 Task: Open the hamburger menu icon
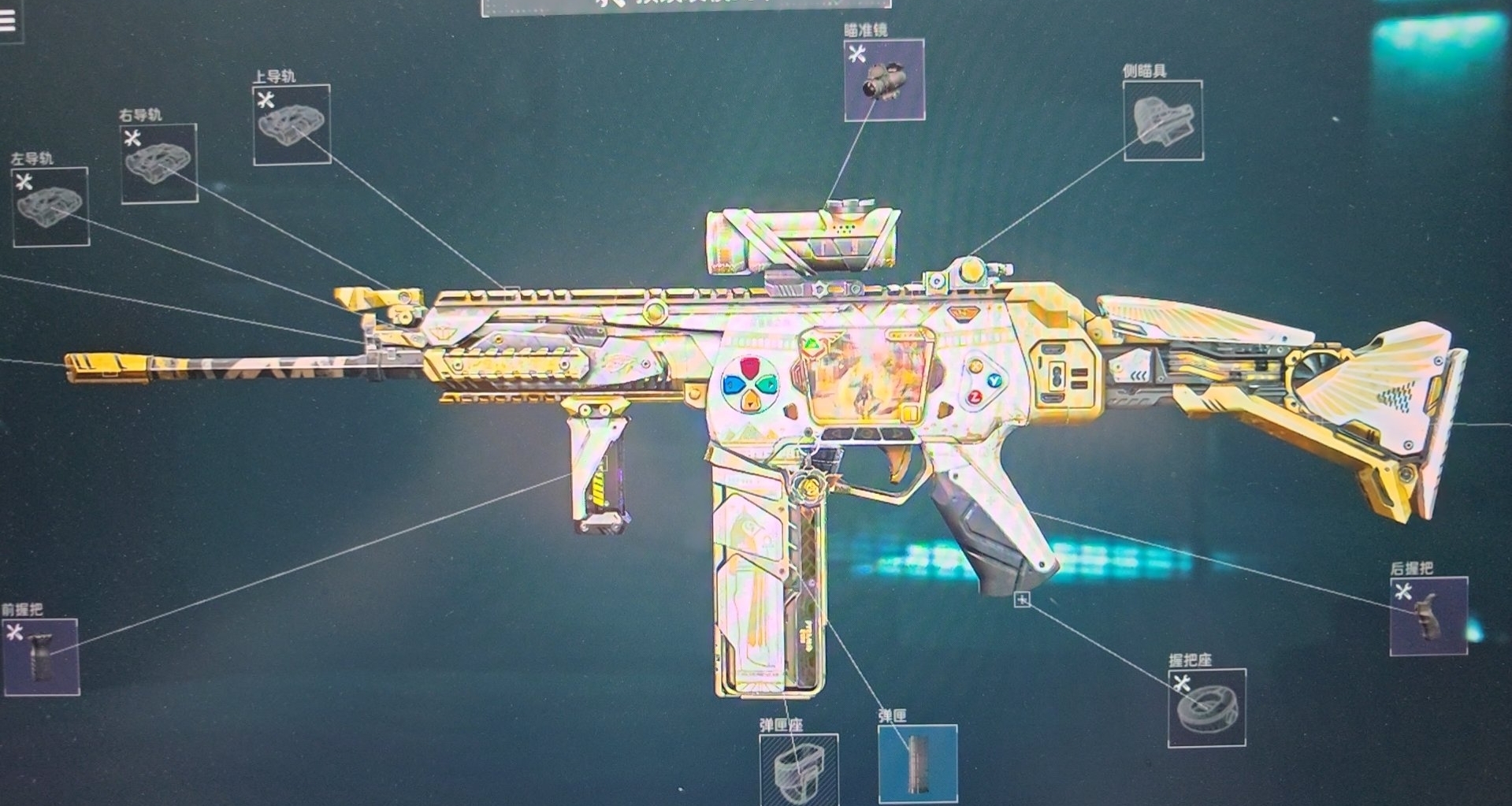click(8, 21)
